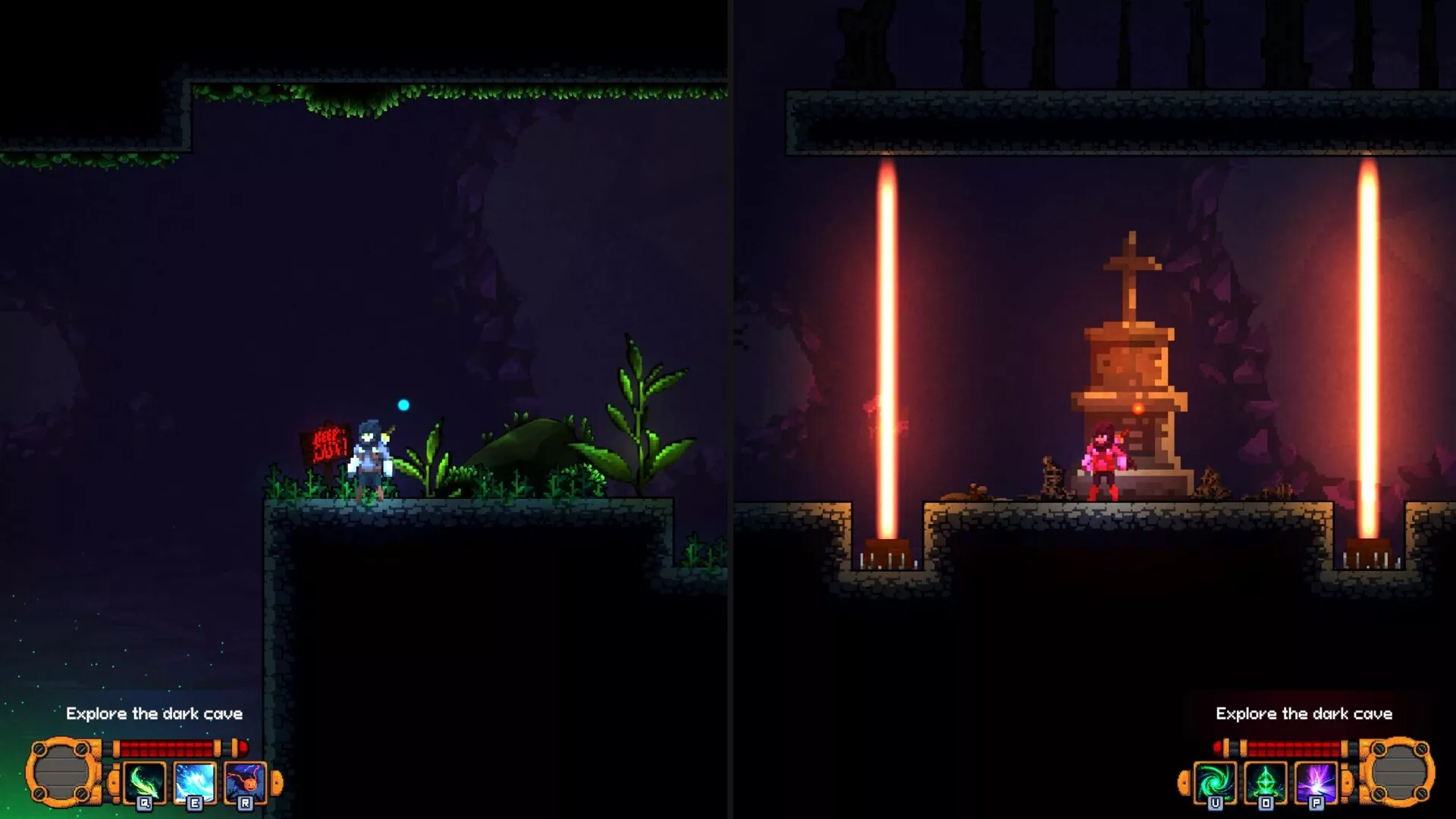Viewport: 1456px width, 819px height.
Task: Use the green crystal ability
Action: tap(1266, 782)
